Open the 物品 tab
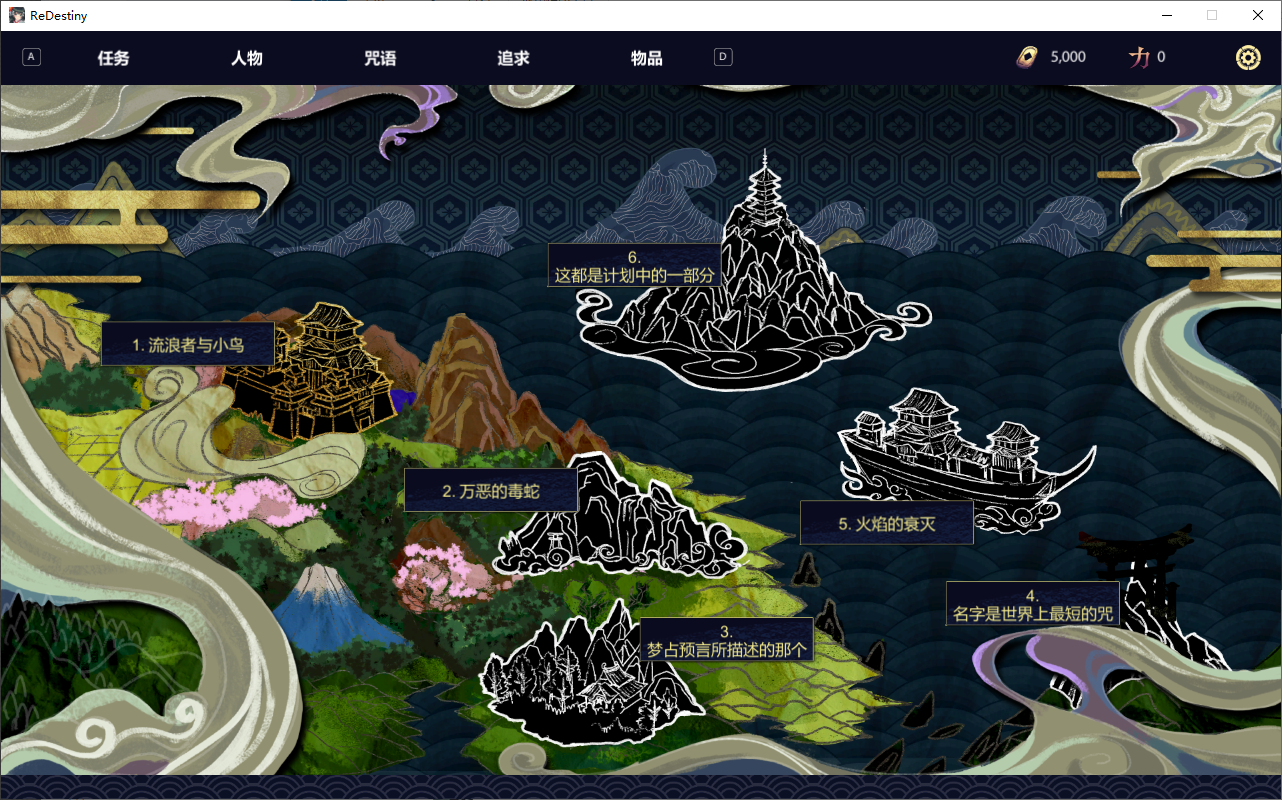 tap(646, 58)
